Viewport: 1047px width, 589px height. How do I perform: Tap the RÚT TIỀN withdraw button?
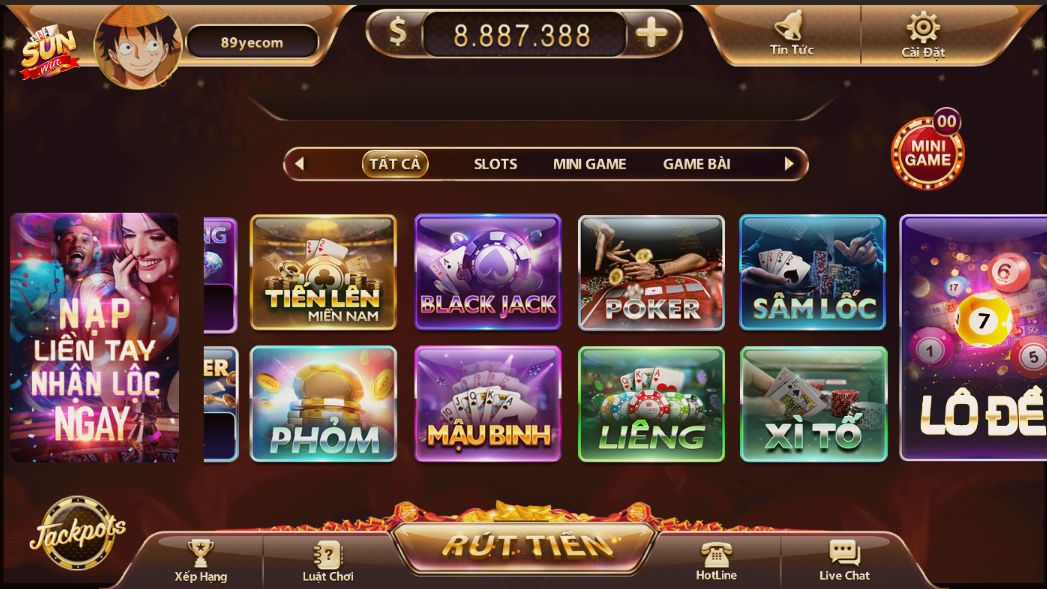pyautogui.click(x=525, y=546)
